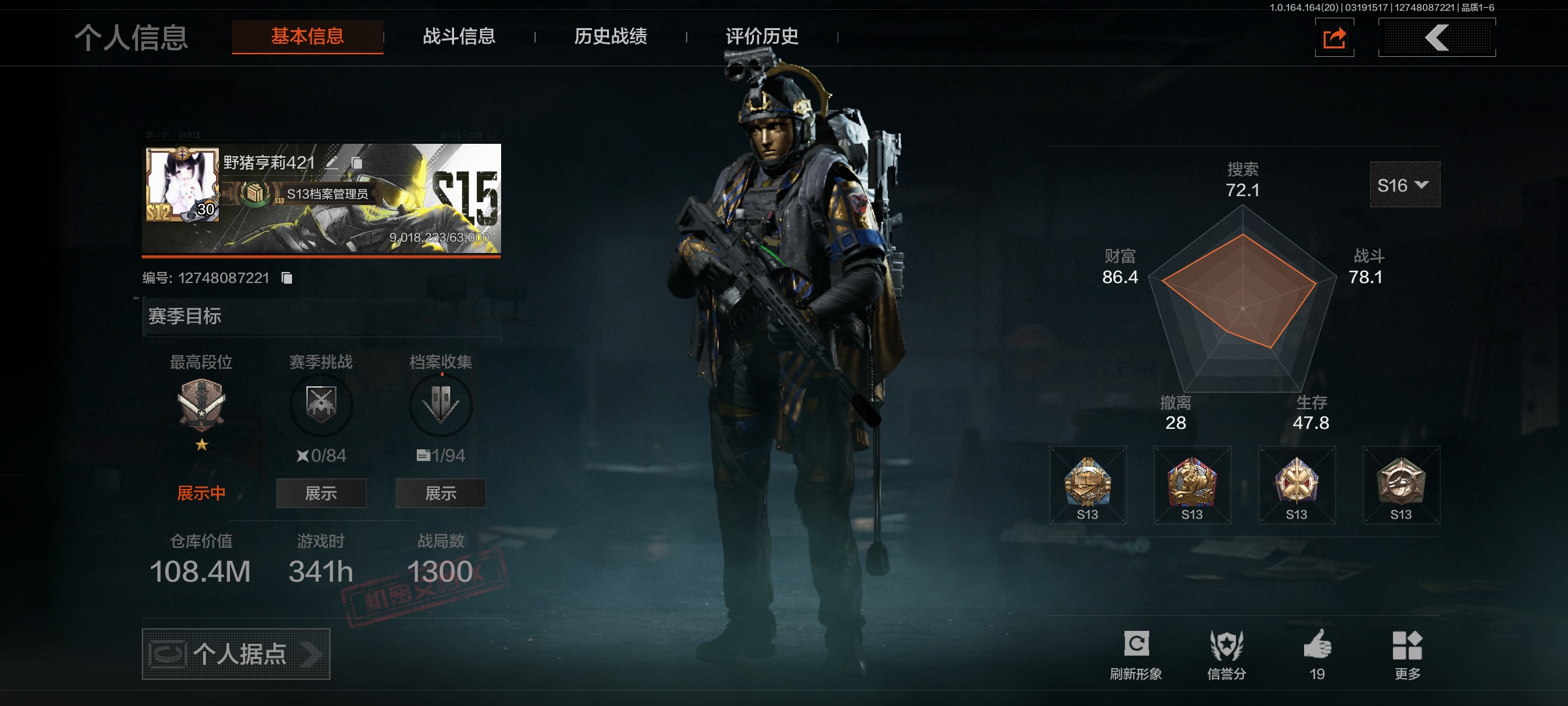Go back with the arrow button
Screen dimensions: 1568x706
point(1437,38)
